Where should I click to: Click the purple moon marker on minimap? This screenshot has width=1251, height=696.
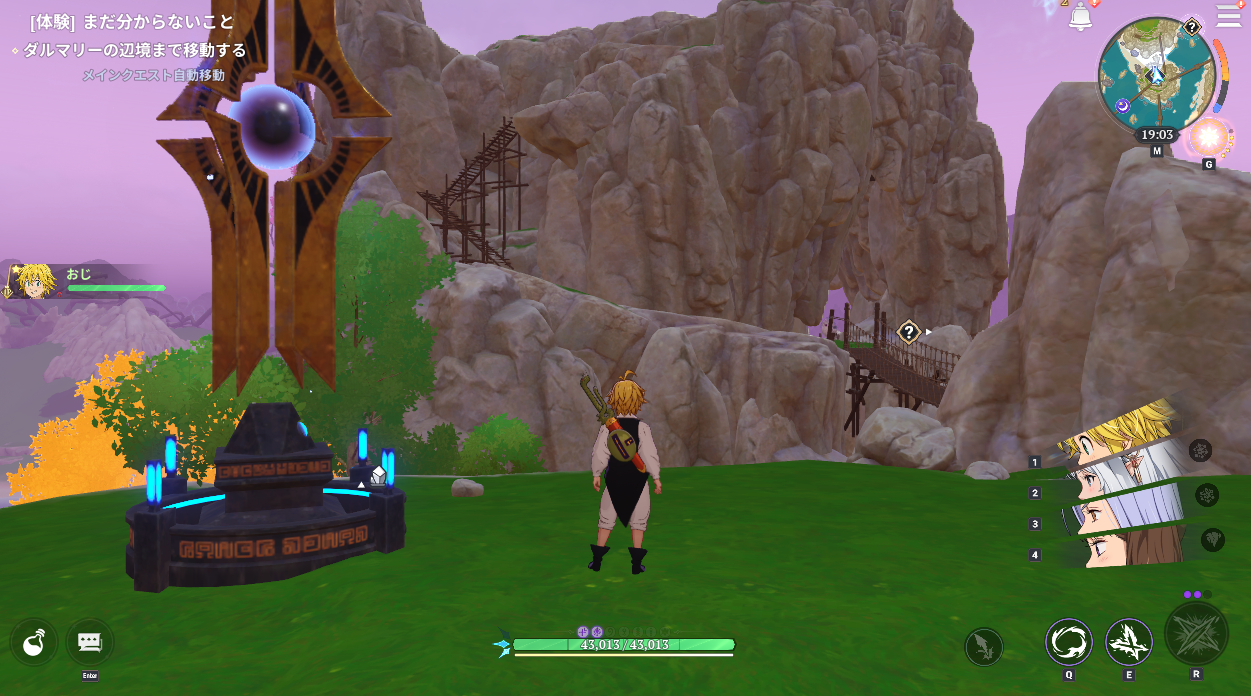coord(1122,105)
